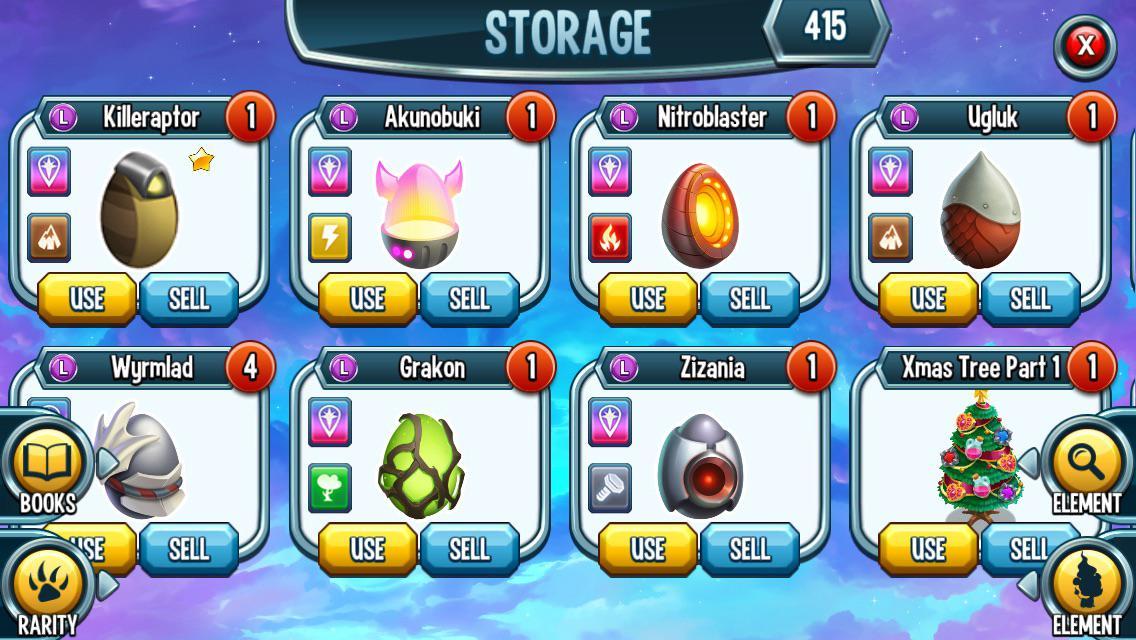The width and height of the screenshot is (1136, 640).
Task: Use the Ugluk egg
Action: [x=927, y=298]
